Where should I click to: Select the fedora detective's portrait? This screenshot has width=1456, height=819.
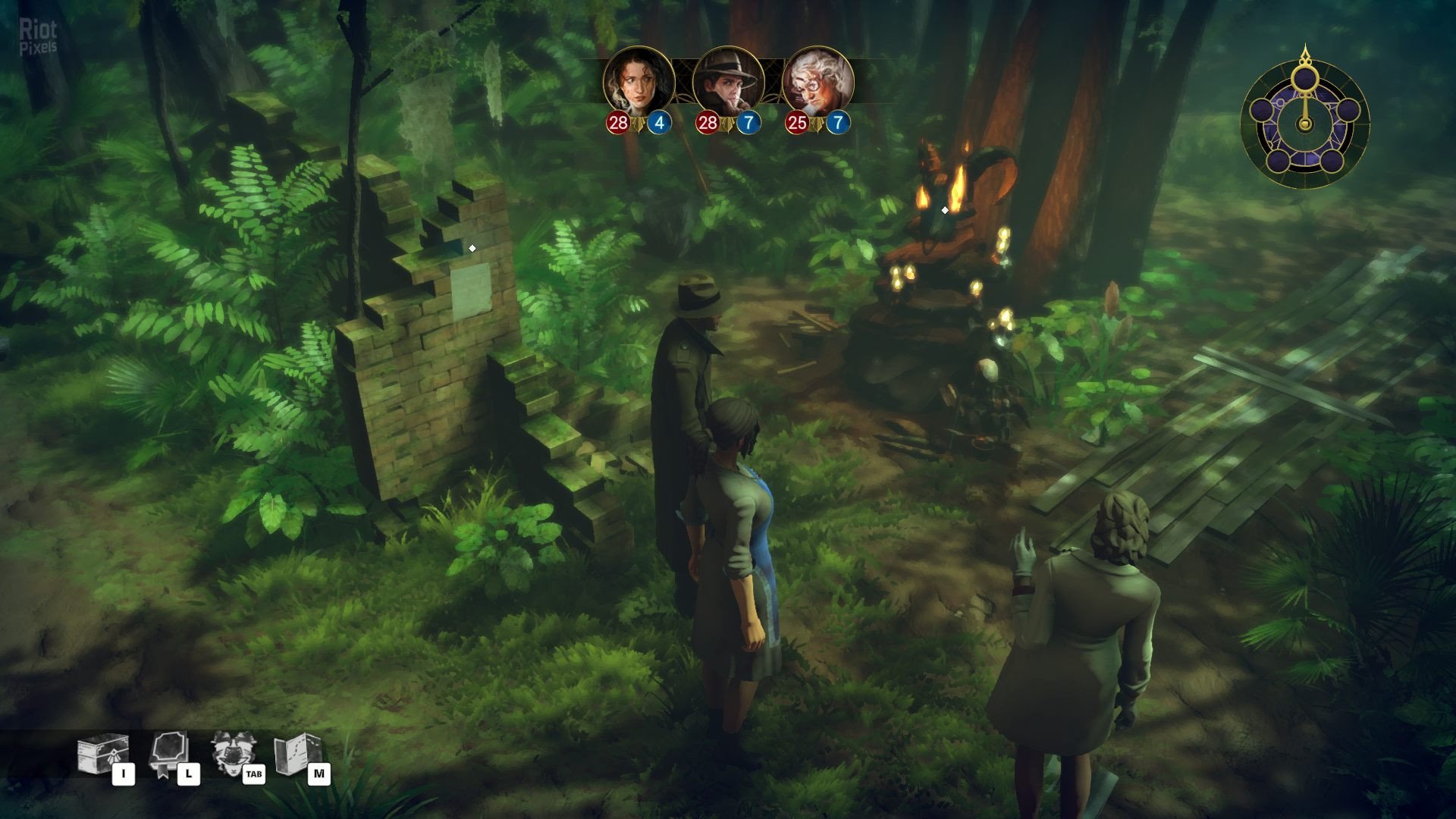(x=728, y=81)
